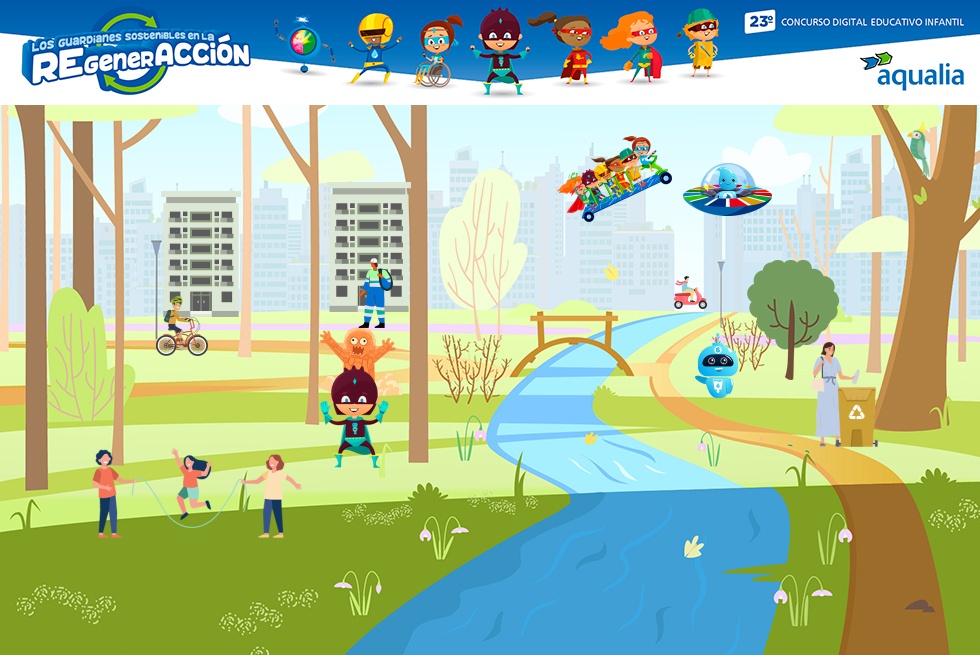Choose the yellow helmet hero in the banner
The image size is (980, 655).
point(374,48)
